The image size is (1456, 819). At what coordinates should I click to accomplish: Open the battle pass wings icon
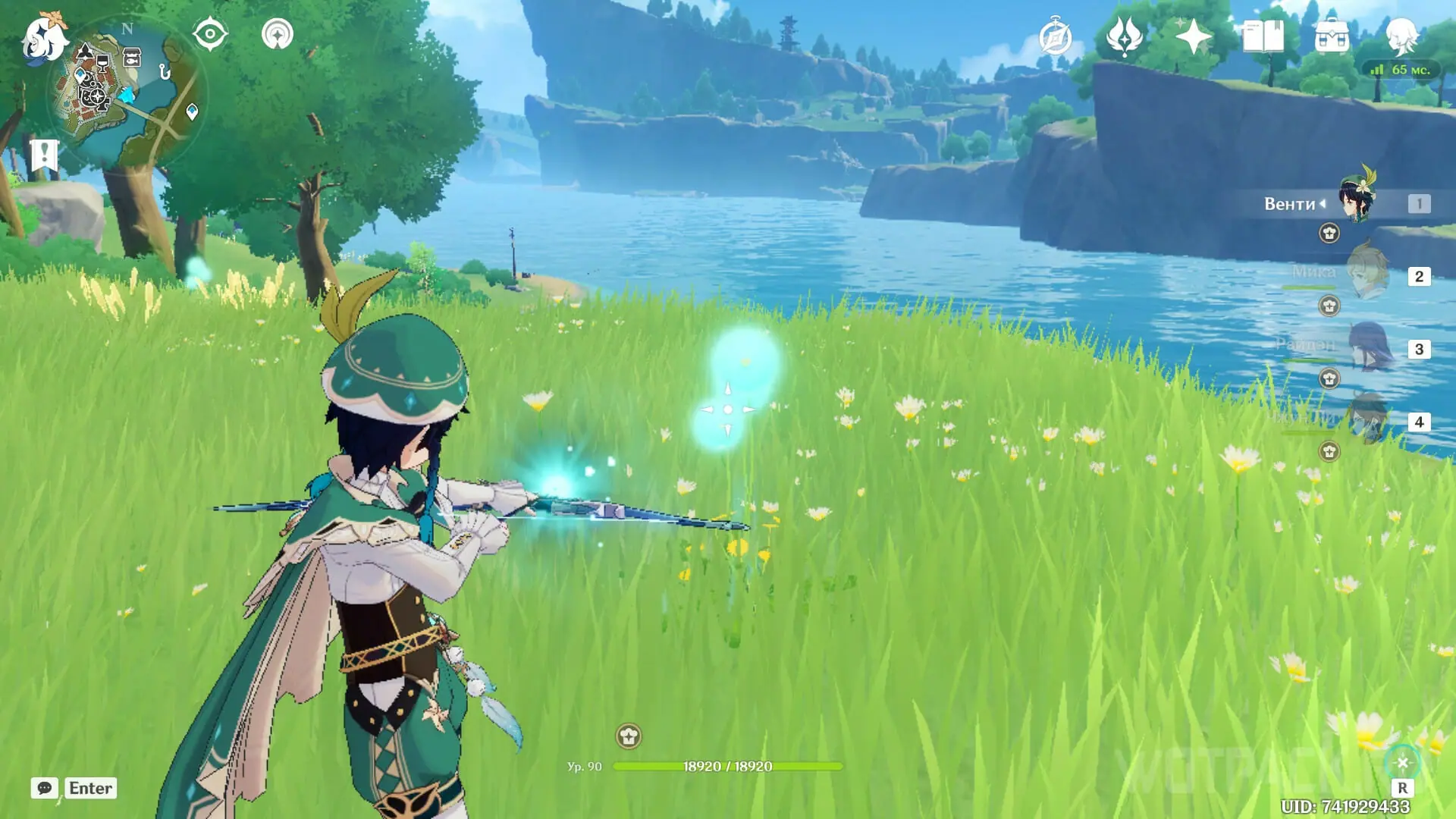(1124, 36)
